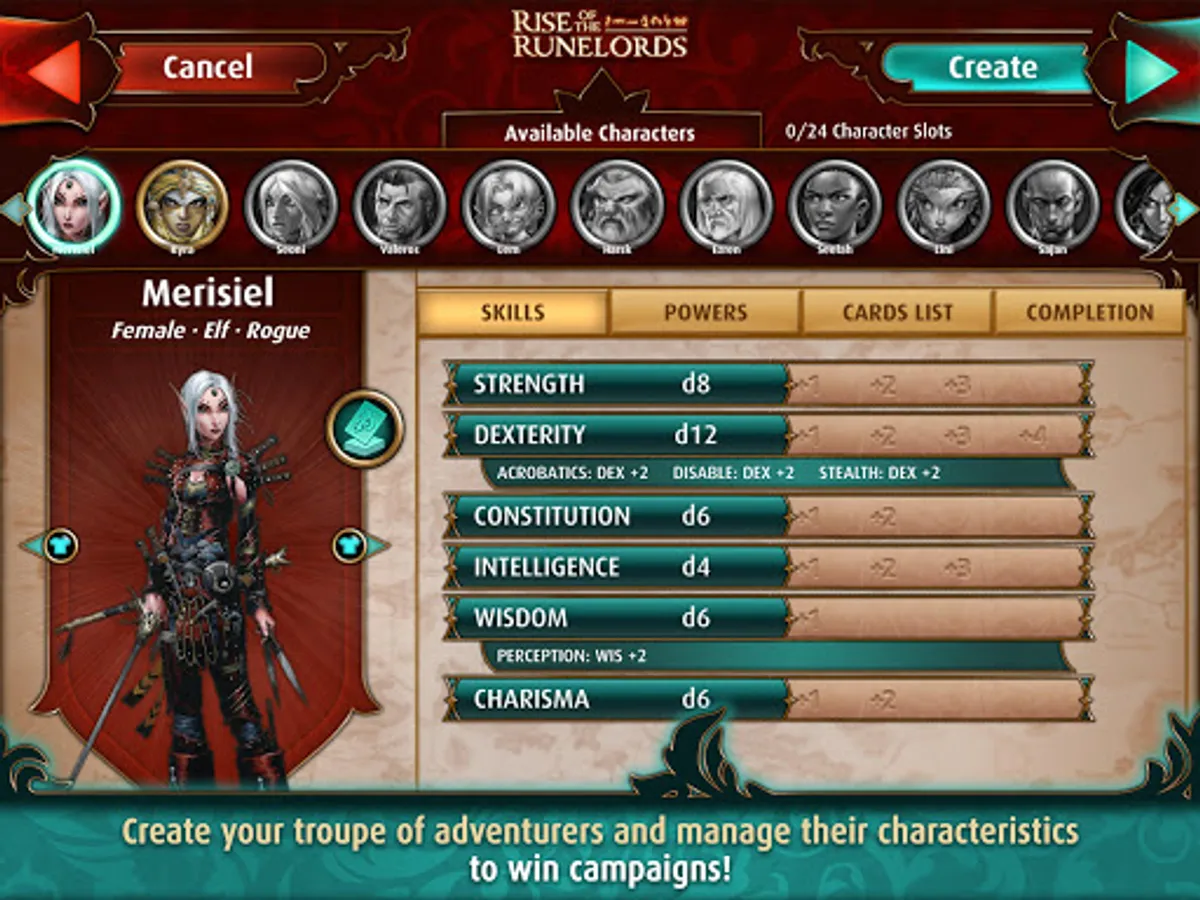This screenshot has height=900, width=1200.
Task: Show the Completion tab
Action: click(1089, 313)
